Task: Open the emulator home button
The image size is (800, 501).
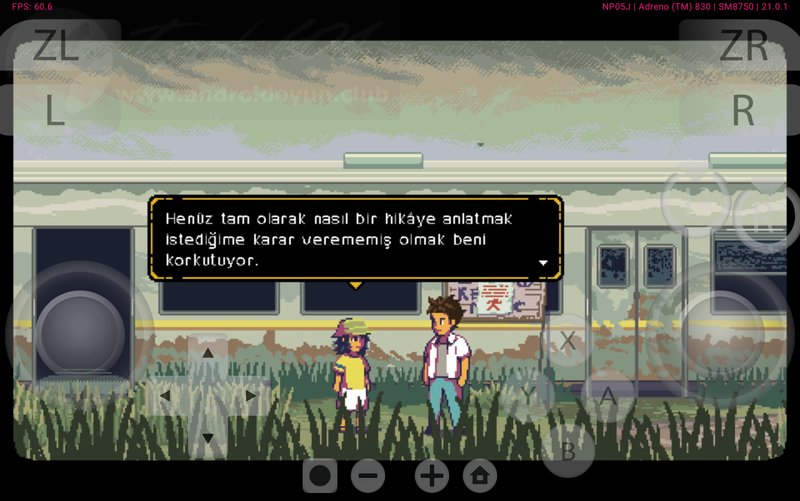Action: coord(480,475)
